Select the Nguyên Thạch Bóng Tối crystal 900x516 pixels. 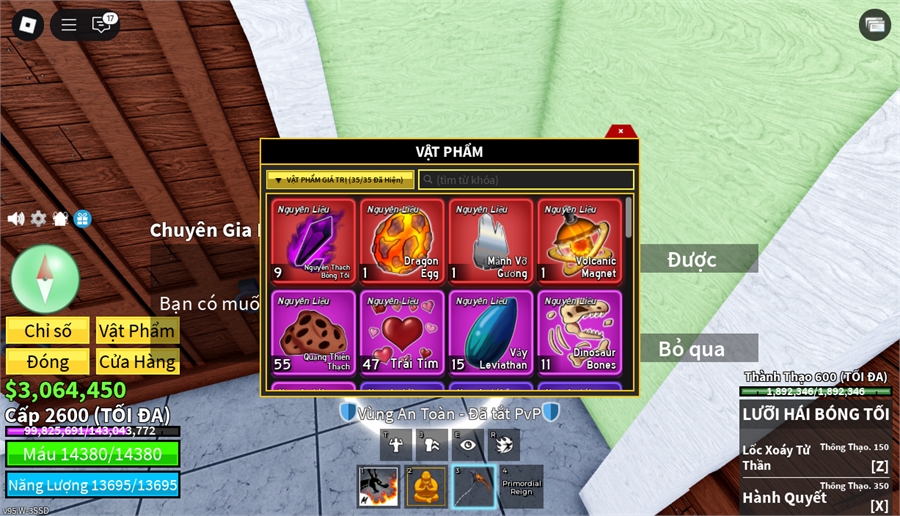coord(313,242)
